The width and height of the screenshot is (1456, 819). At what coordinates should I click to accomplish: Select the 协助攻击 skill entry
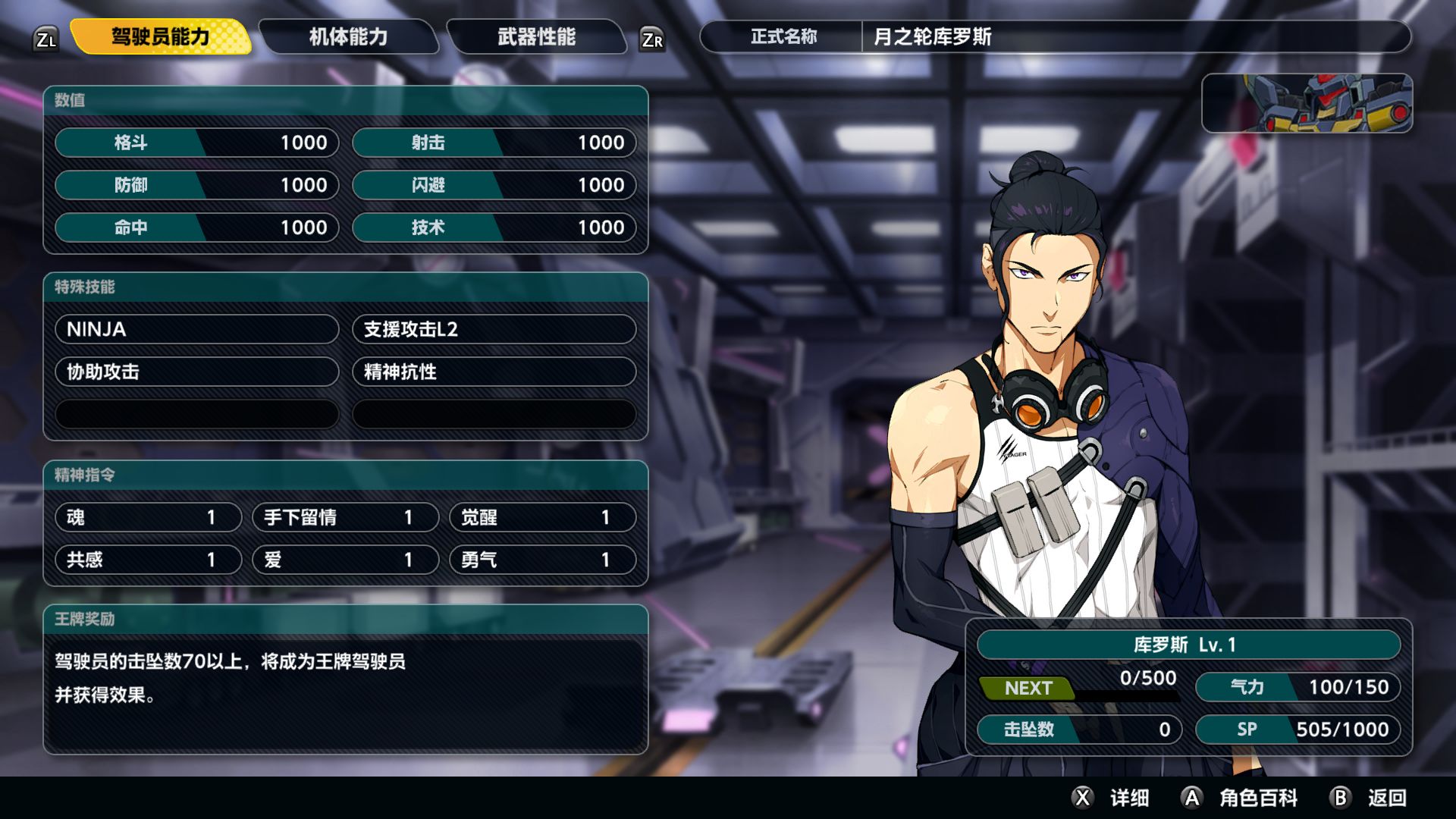[196, 372]
